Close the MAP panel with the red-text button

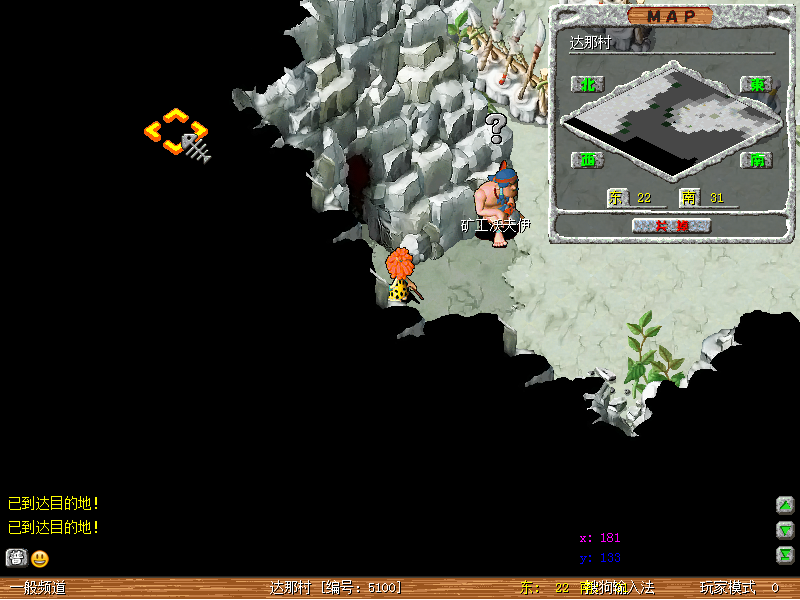coord(671,225)
